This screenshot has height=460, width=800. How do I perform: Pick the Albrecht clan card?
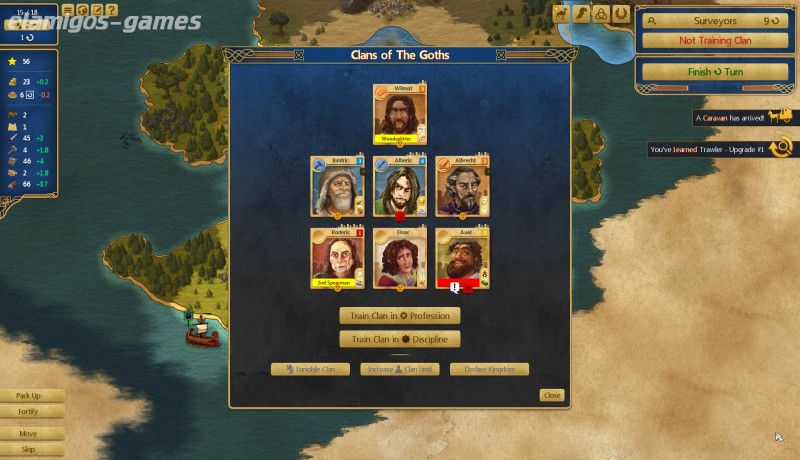(x=462, y=186)
